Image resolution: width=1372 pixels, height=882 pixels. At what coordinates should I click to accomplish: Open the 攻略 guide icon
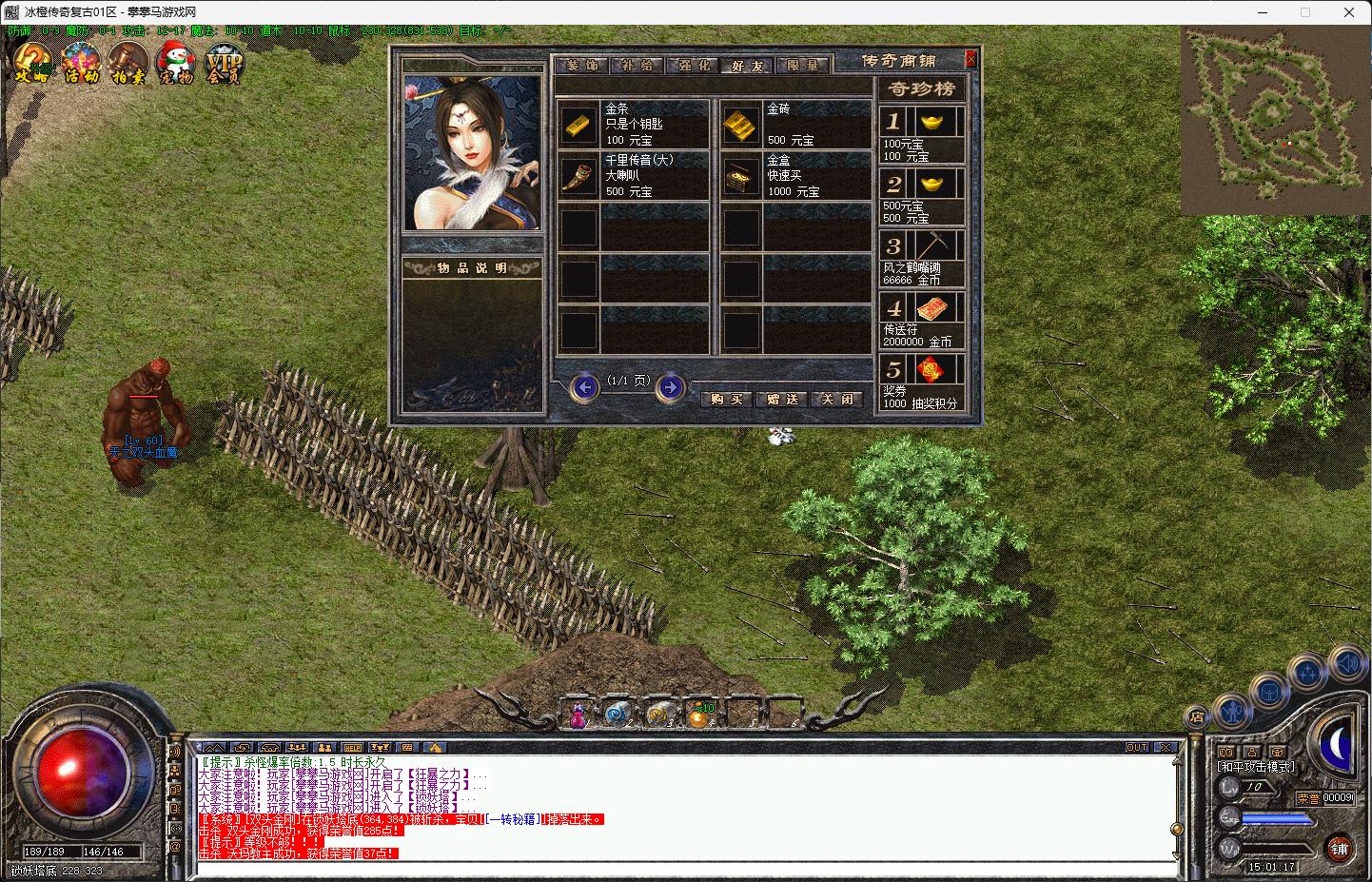click(30, 65)
